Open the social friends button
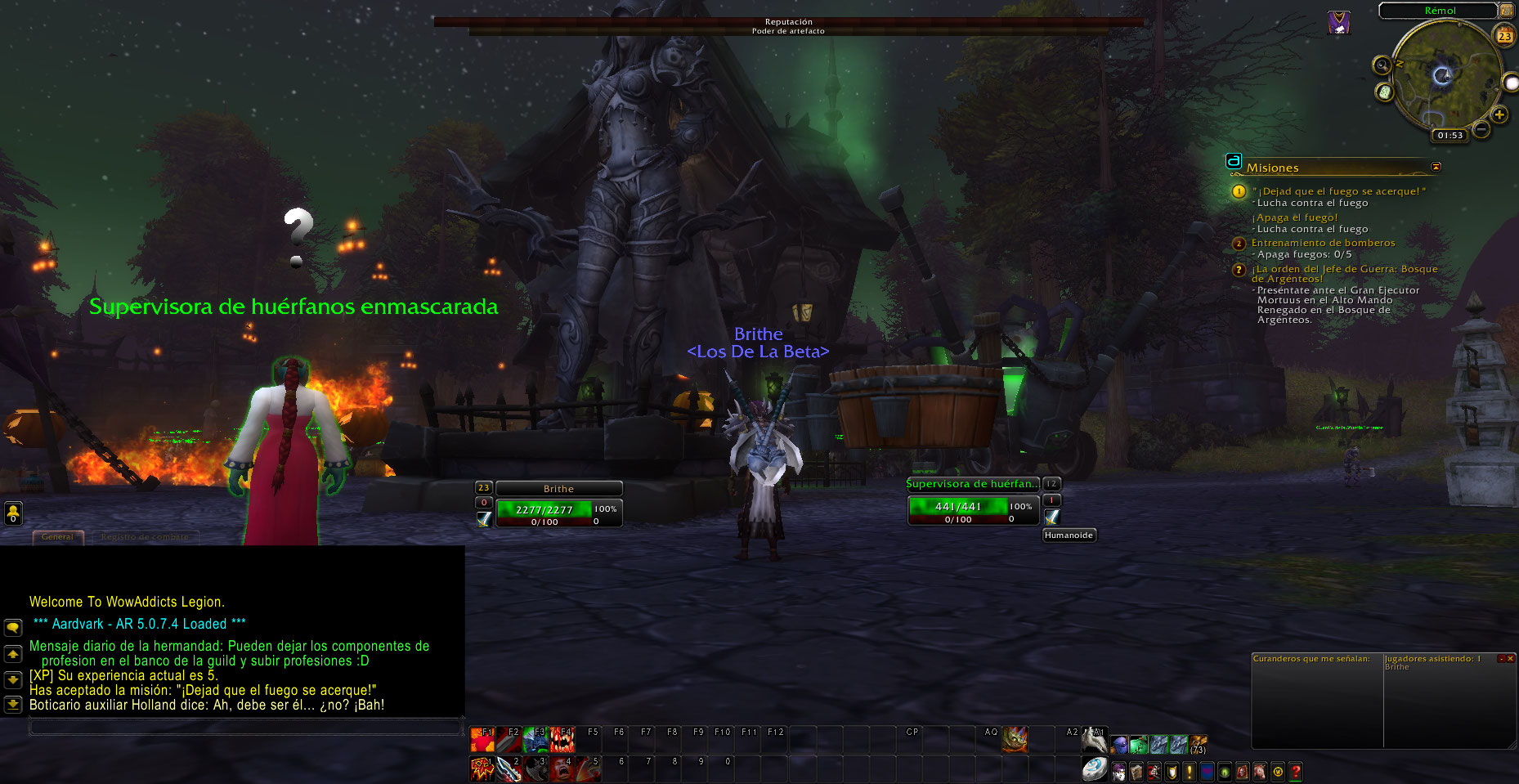 coord(13,513)
